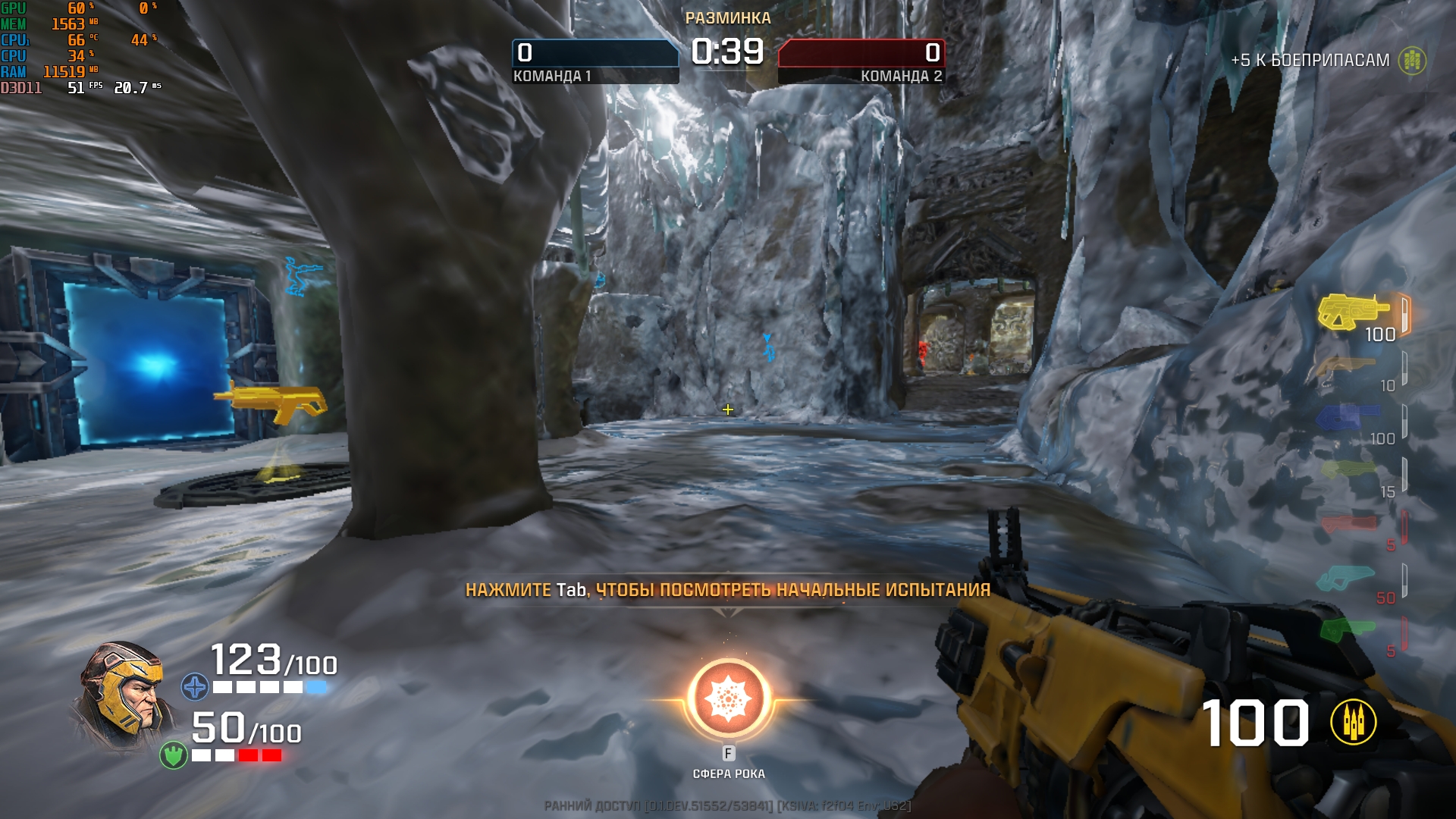Choose the blue nailgun weapon icon
Image resolution: width=1456 pixels, height=819 pixels.
click(1347, 417)
